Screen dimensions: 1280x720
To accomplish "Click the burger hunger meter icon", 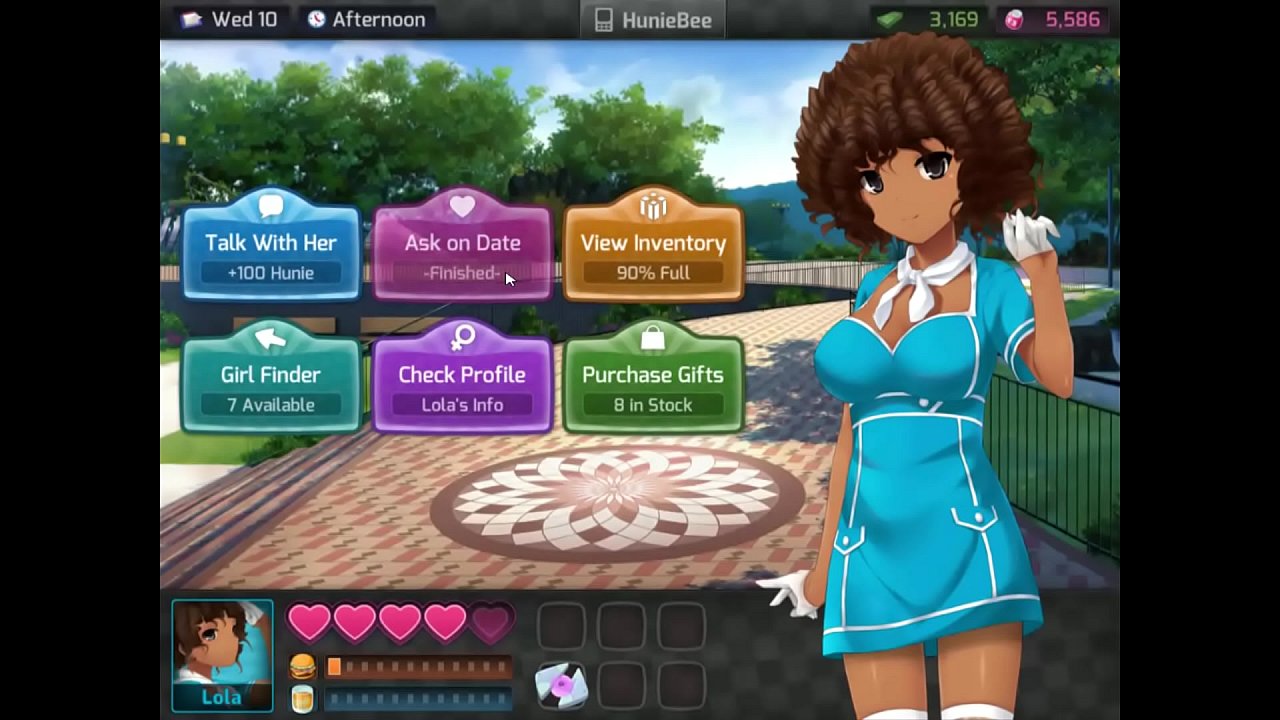I will [302, 667].
